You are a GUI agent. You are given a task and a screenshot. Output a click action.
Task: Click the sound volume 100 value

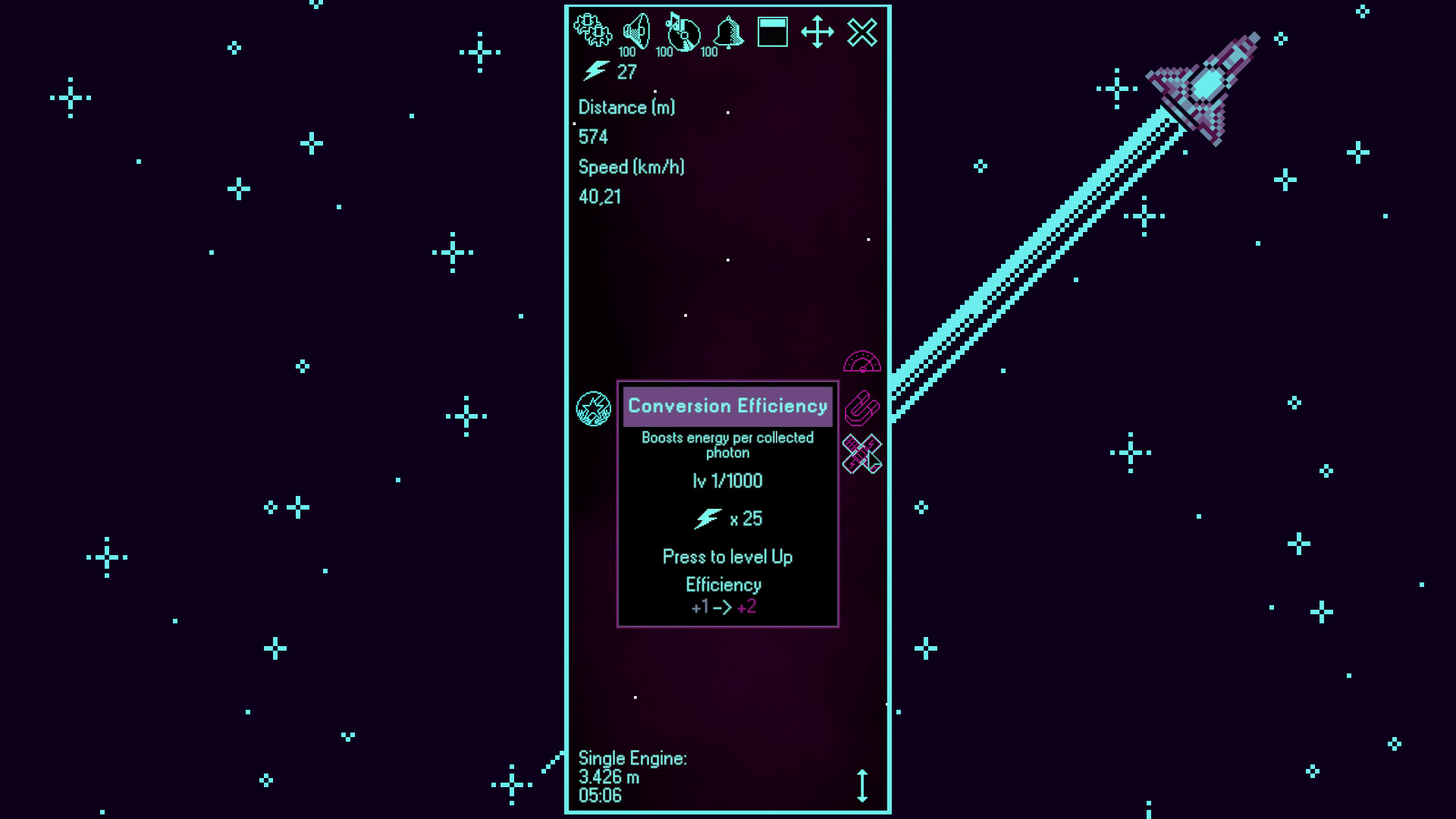(627, 53)
